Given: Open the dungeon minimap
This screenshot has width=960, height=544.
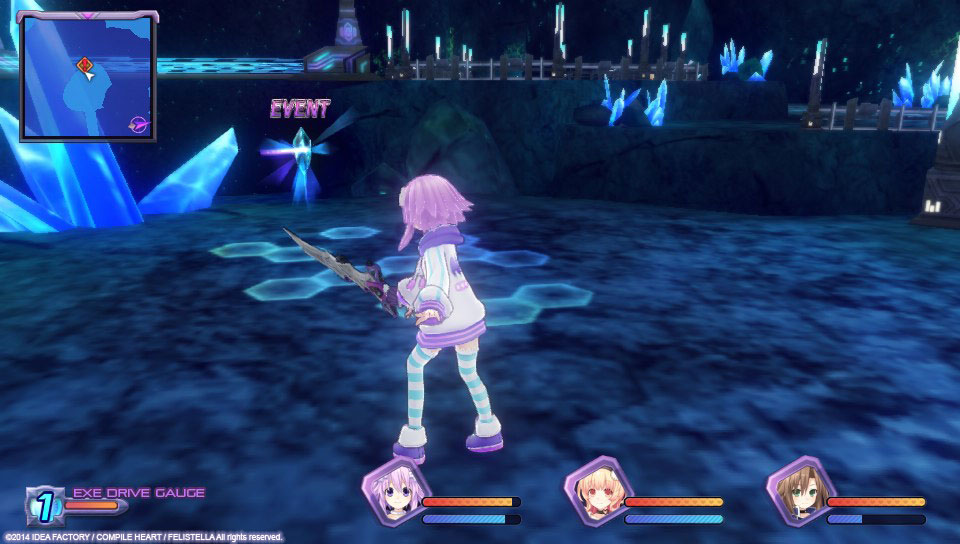Looking at the screenshot, I should pos(87,76).
